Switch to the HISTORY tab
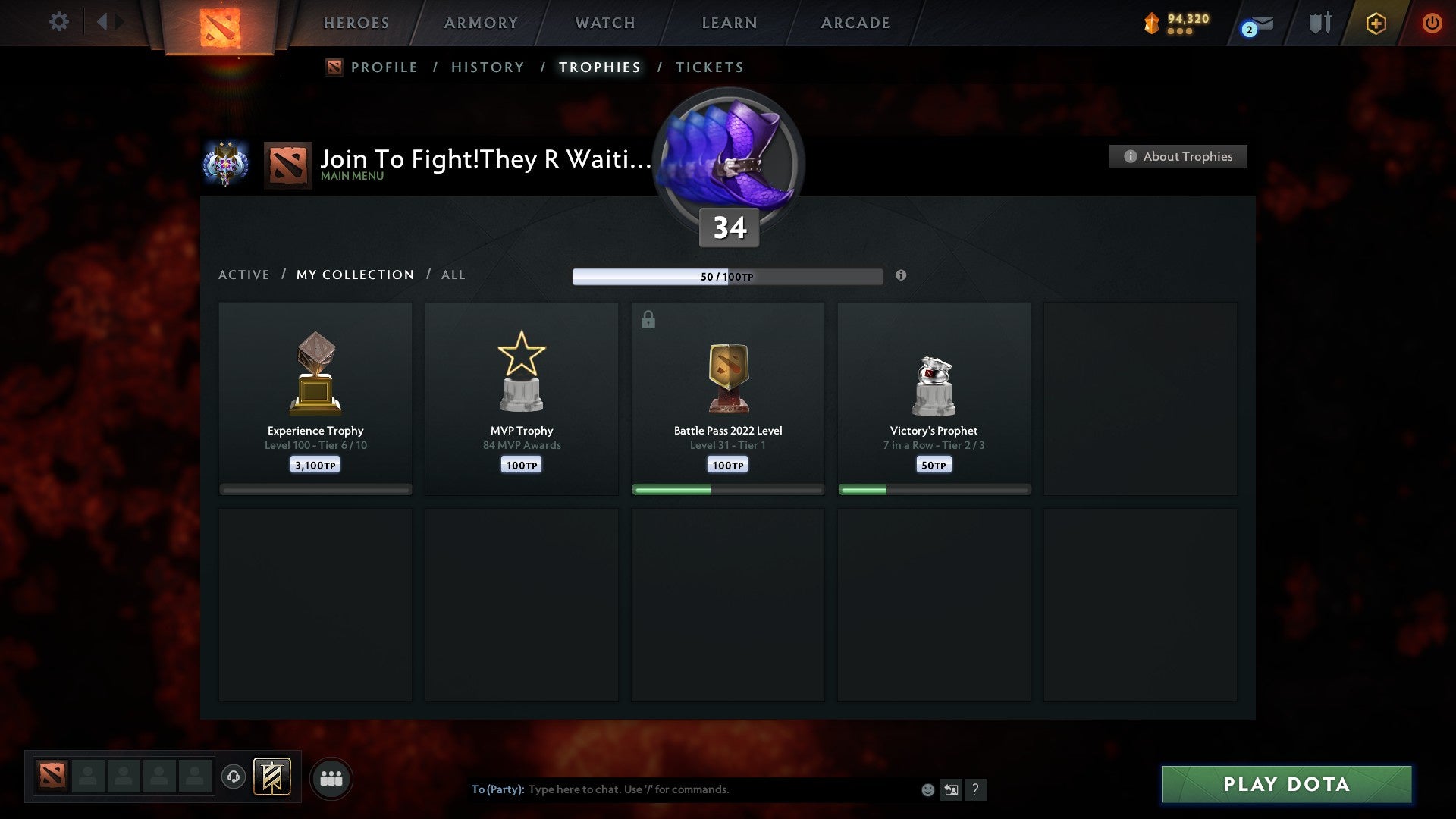This screenshot has width=1456, height=819. click(x=488, y=67)
